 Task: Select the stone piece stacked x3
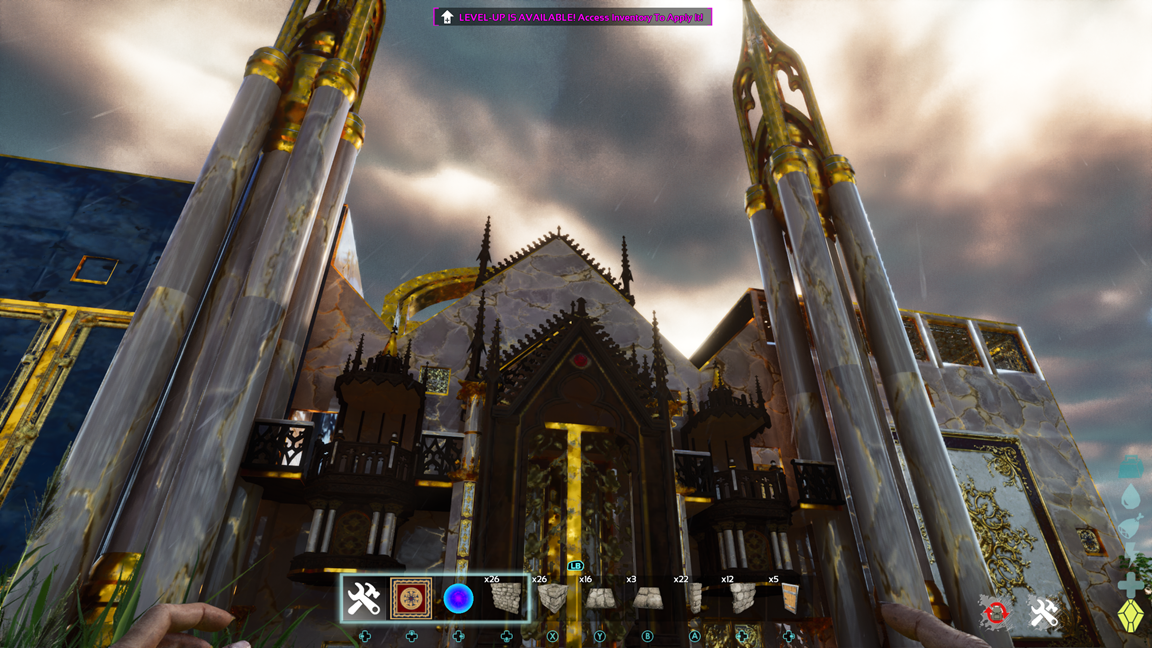[647, 599]
